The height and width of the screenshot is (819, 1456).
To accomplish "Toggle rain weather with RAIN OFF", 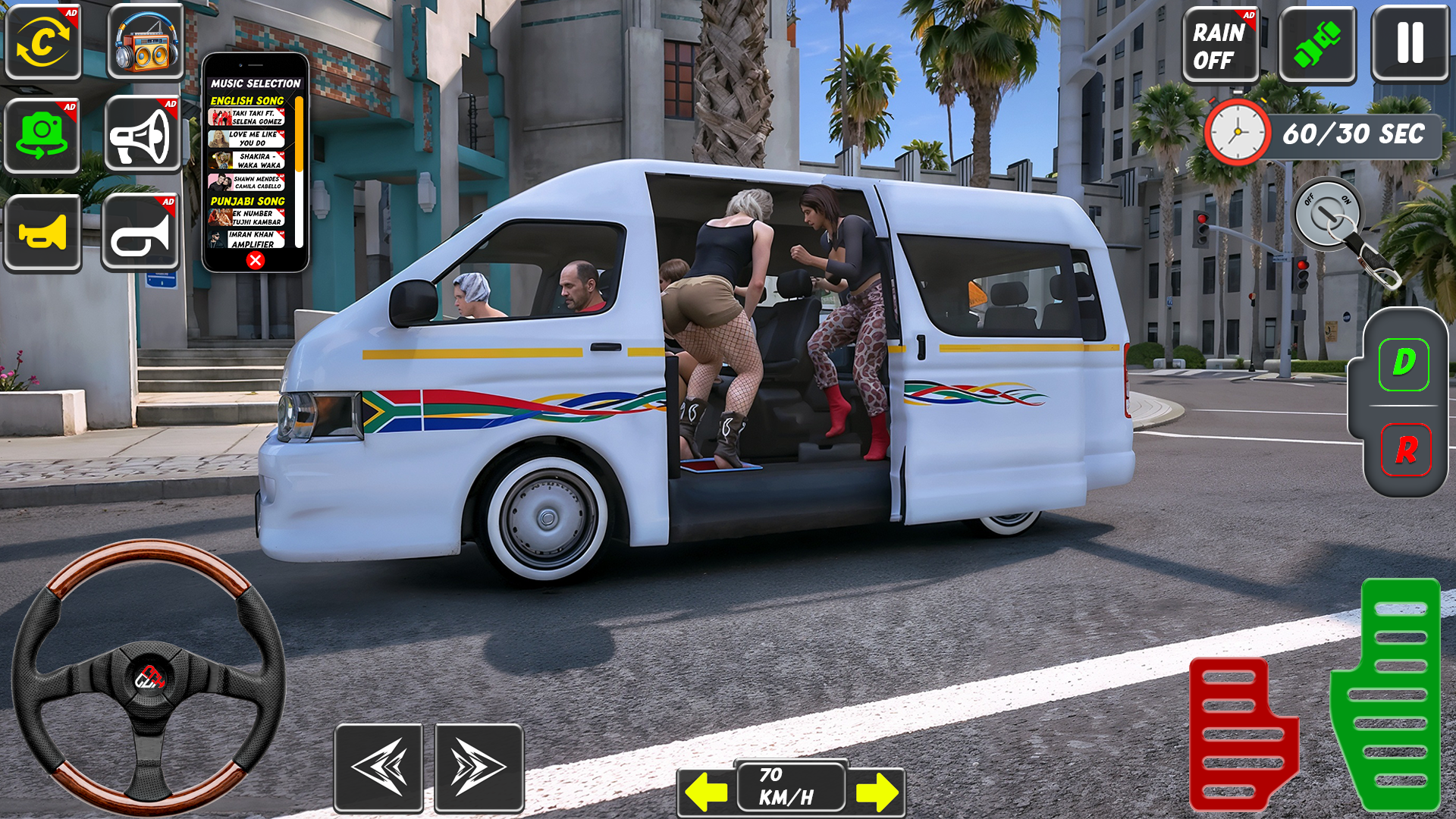I will [x=1222, y=45].
